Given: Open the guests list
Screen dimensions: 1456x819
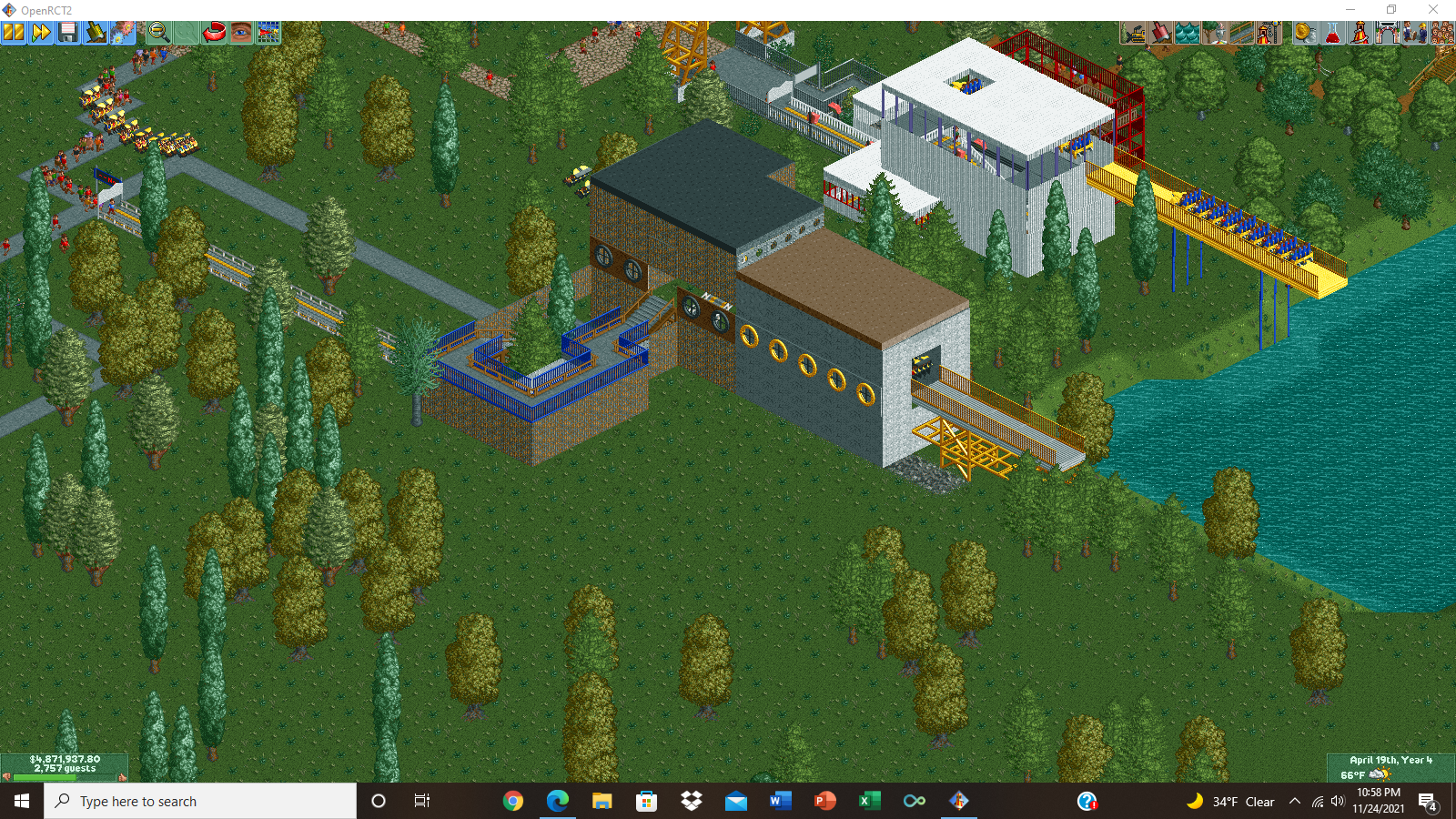Looking at the screenshot, I should (x=1441, y=32).
